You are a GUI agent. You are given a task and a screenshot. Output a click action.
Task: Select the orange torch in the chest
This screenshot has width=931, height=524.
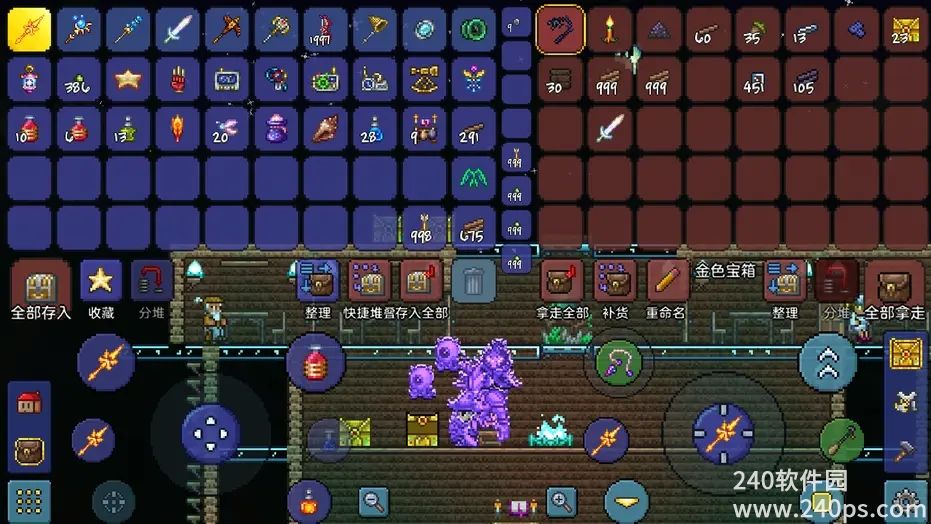(610, 30)
